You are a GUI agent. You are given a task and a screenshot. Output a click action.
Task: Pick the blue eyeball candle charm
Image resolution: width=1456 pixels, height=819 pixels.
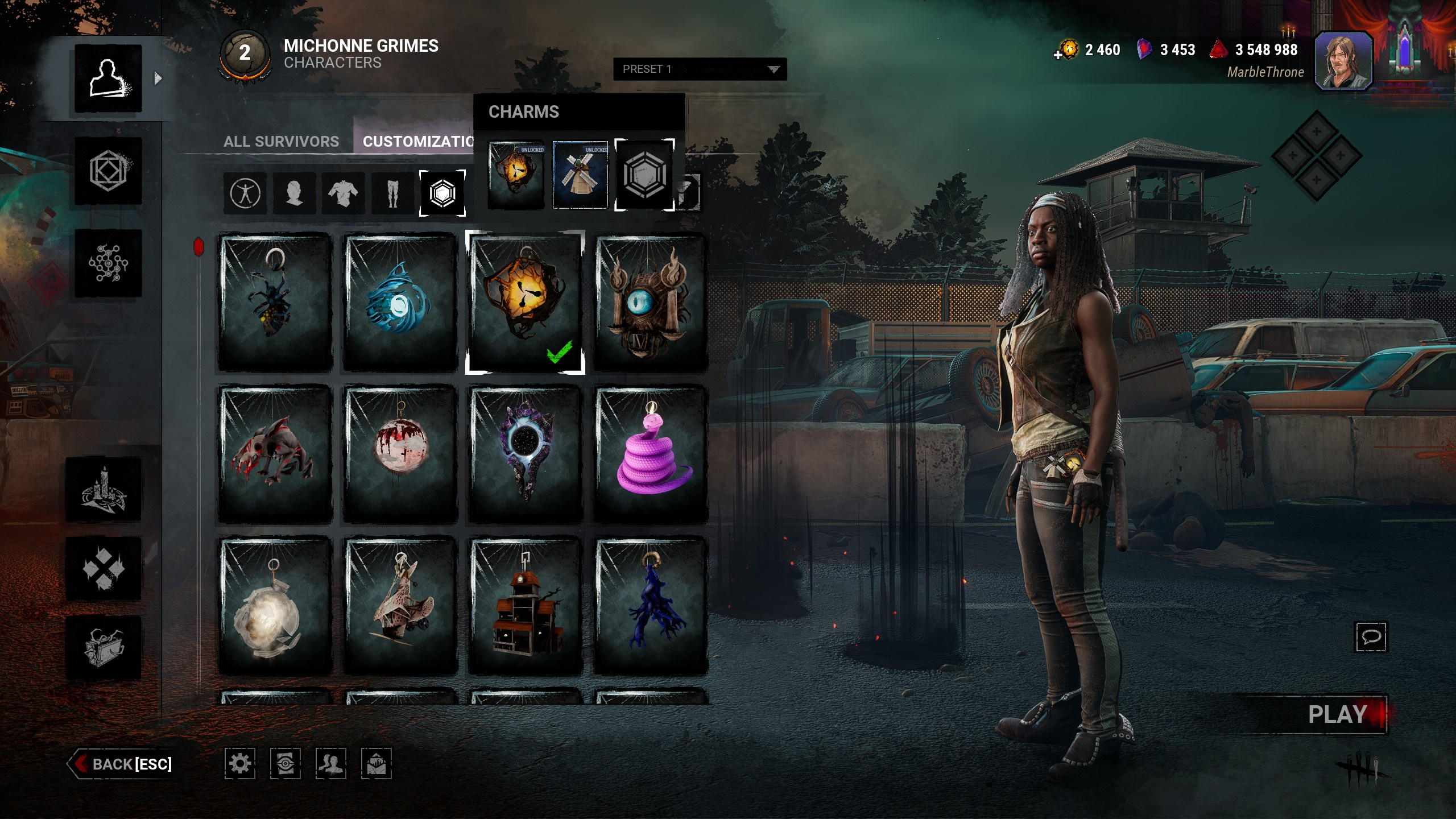651,301
